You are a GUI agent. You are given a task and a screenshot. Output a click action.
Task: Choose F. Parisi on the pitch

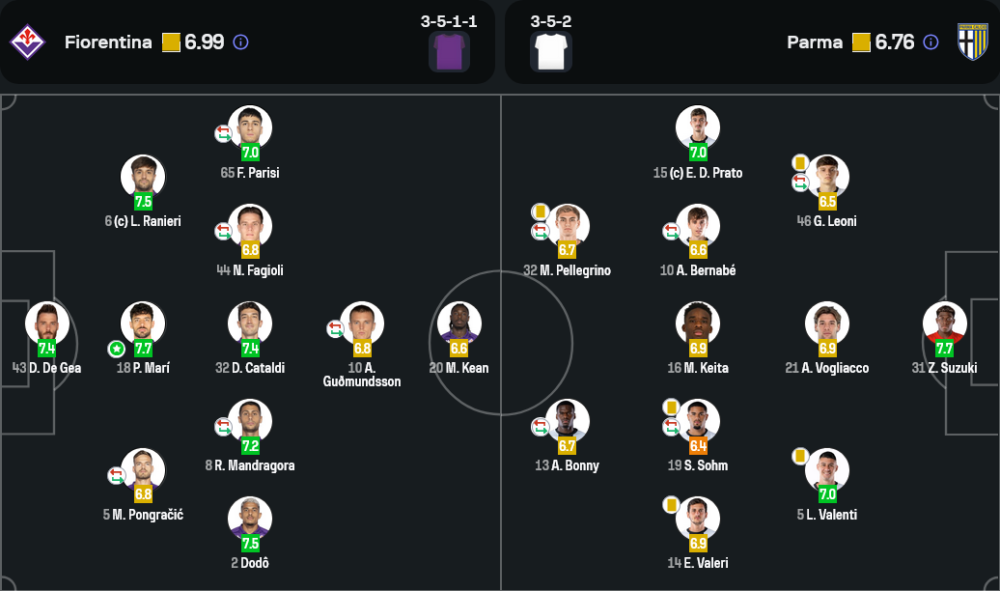click(250, 128)
